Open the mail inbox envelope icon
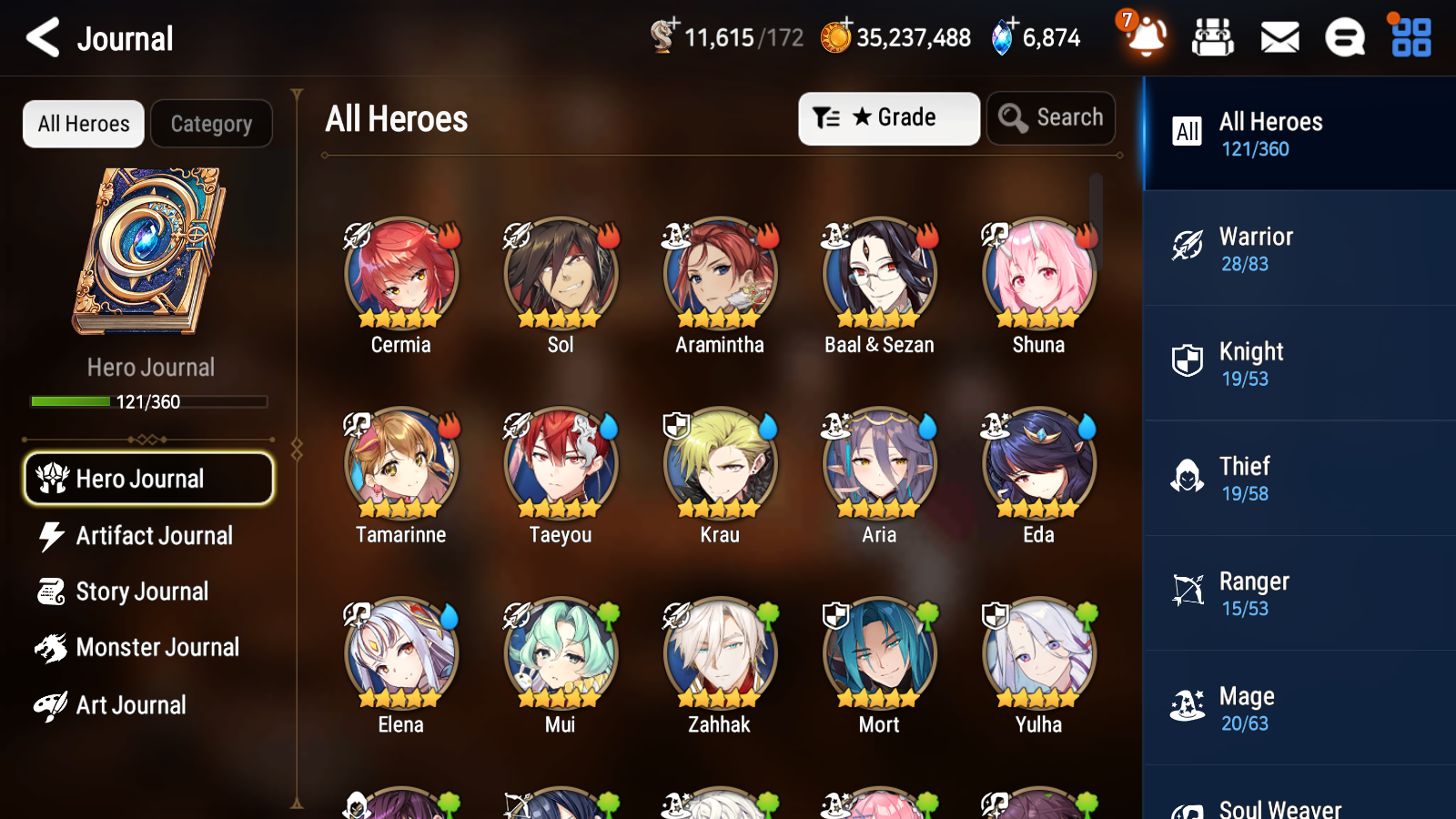Viewport: 1456px width, 819px height. (1279, 37)
